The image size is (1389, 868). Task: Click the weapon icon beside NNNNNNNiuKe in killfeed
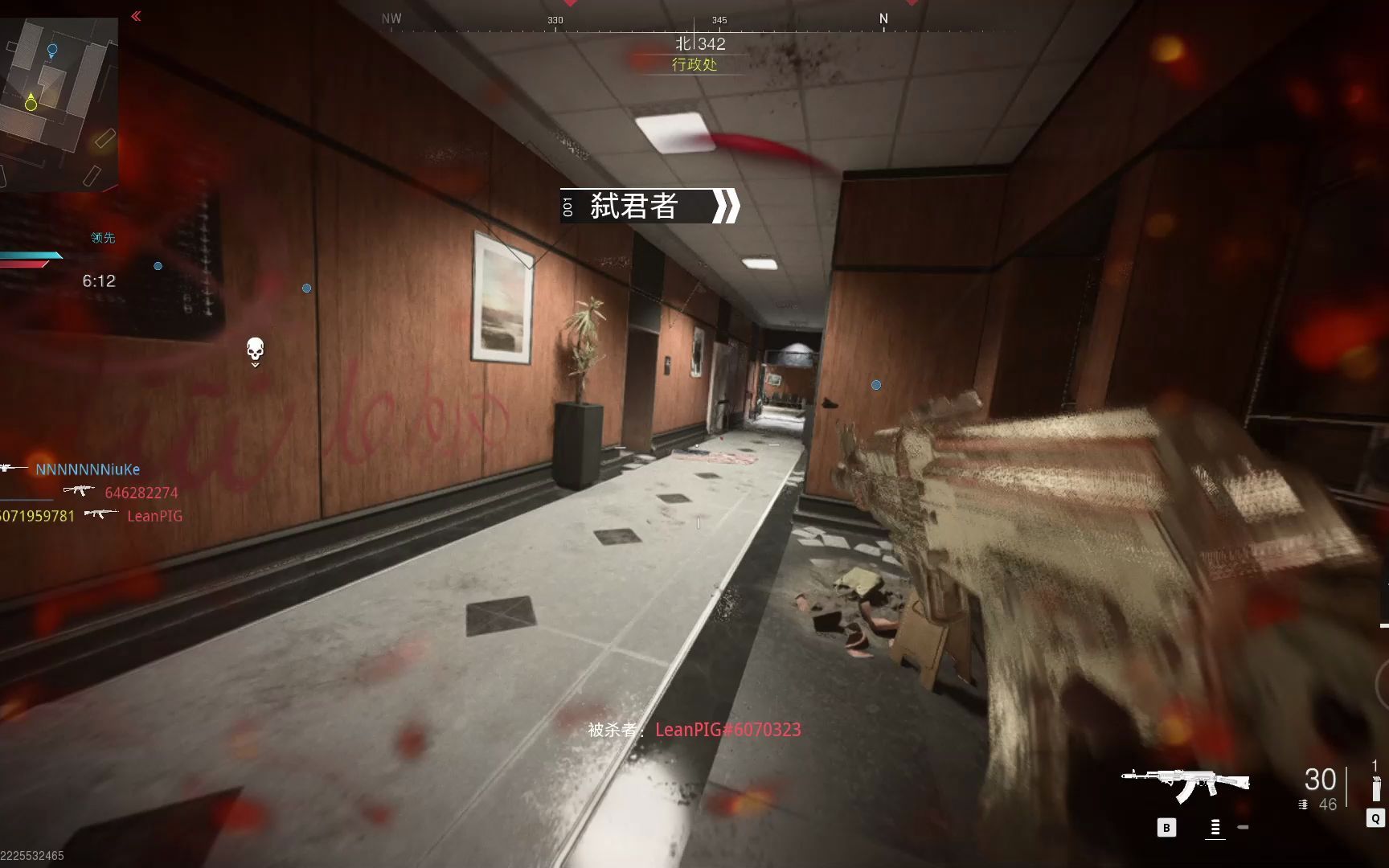tap(9, 468)
